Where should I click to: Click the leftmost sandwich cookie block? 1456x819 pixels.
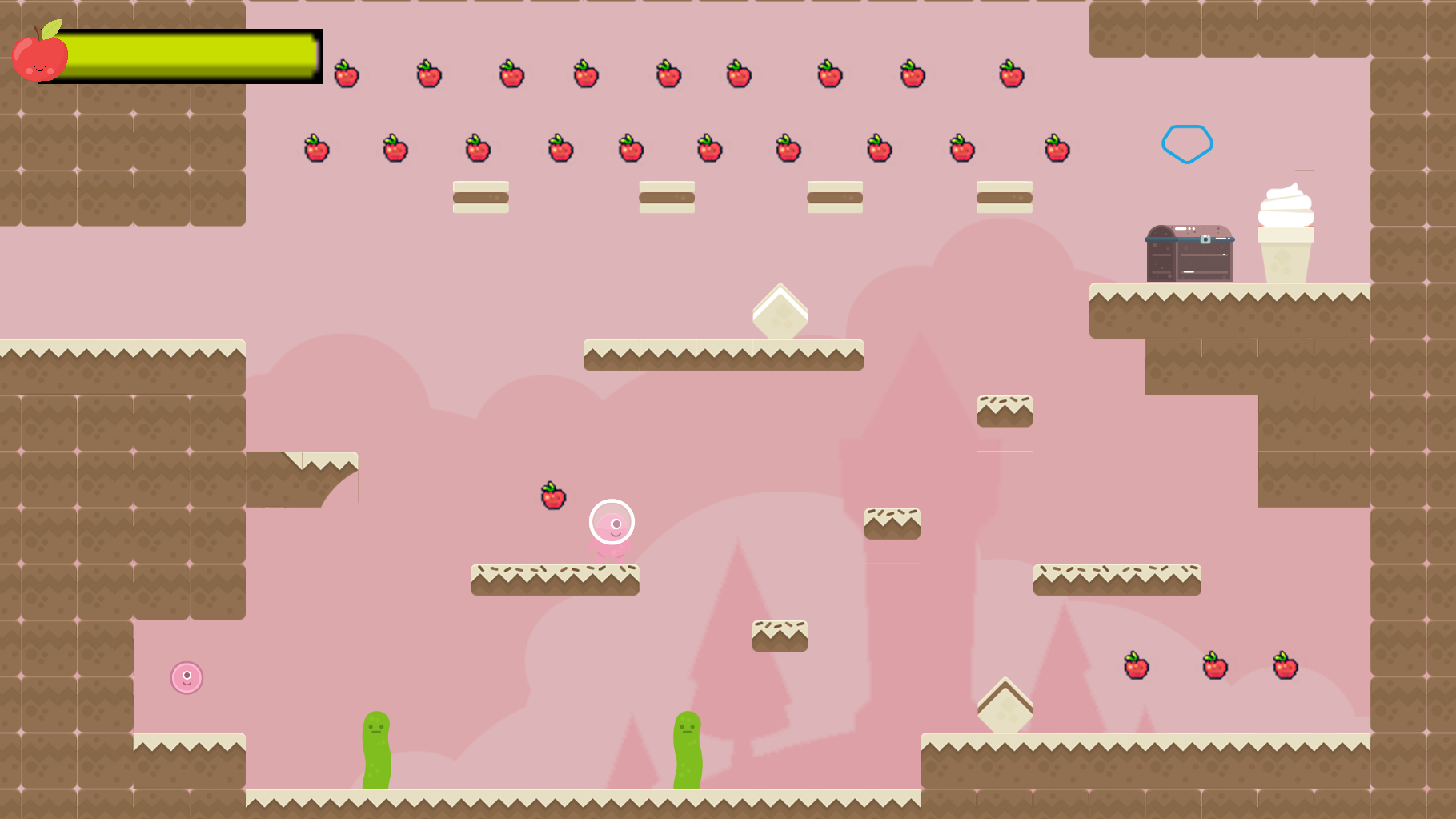click(x=480, y=196)
